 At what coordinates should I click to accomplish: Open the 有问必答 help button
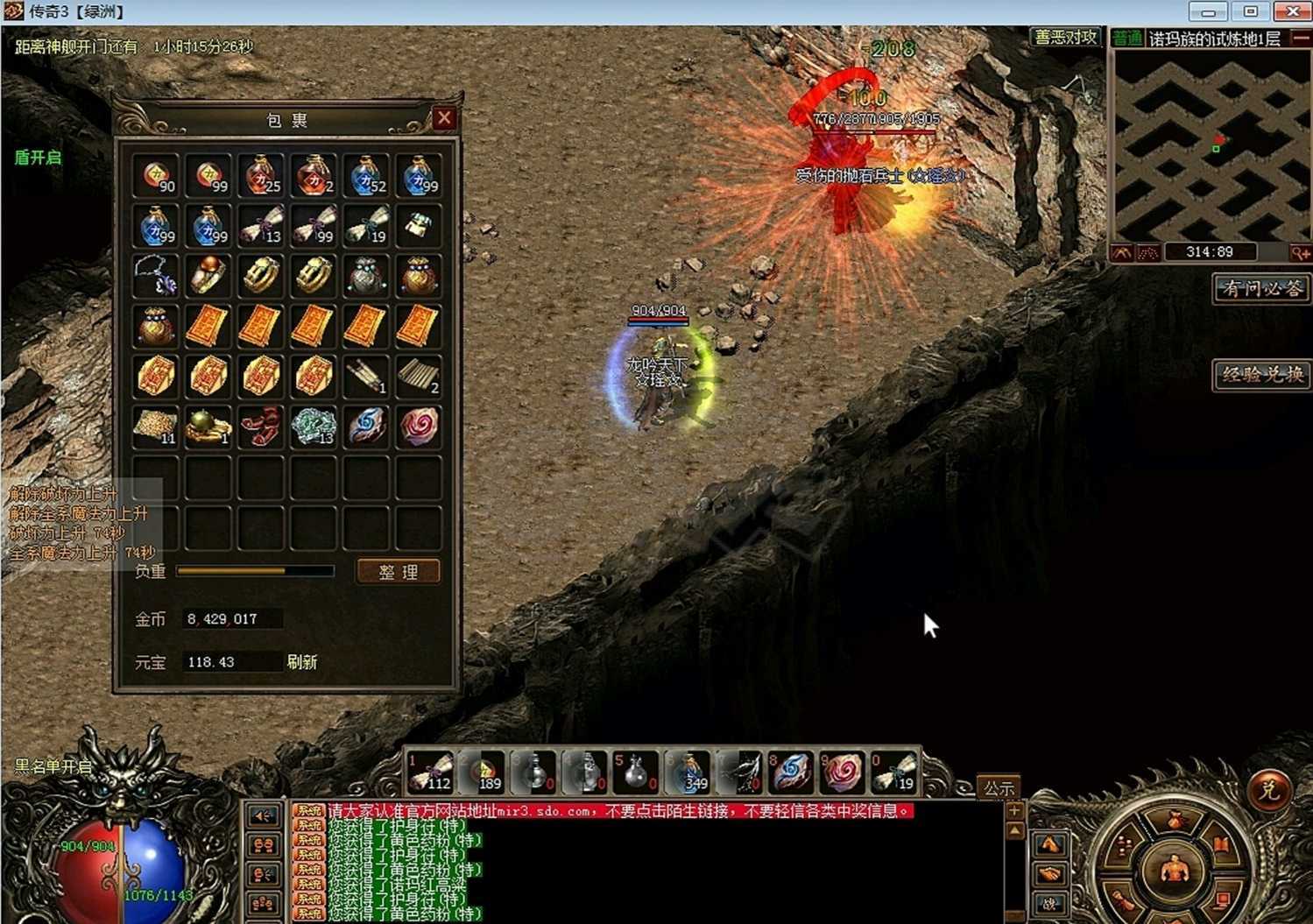click(1260, 288)
